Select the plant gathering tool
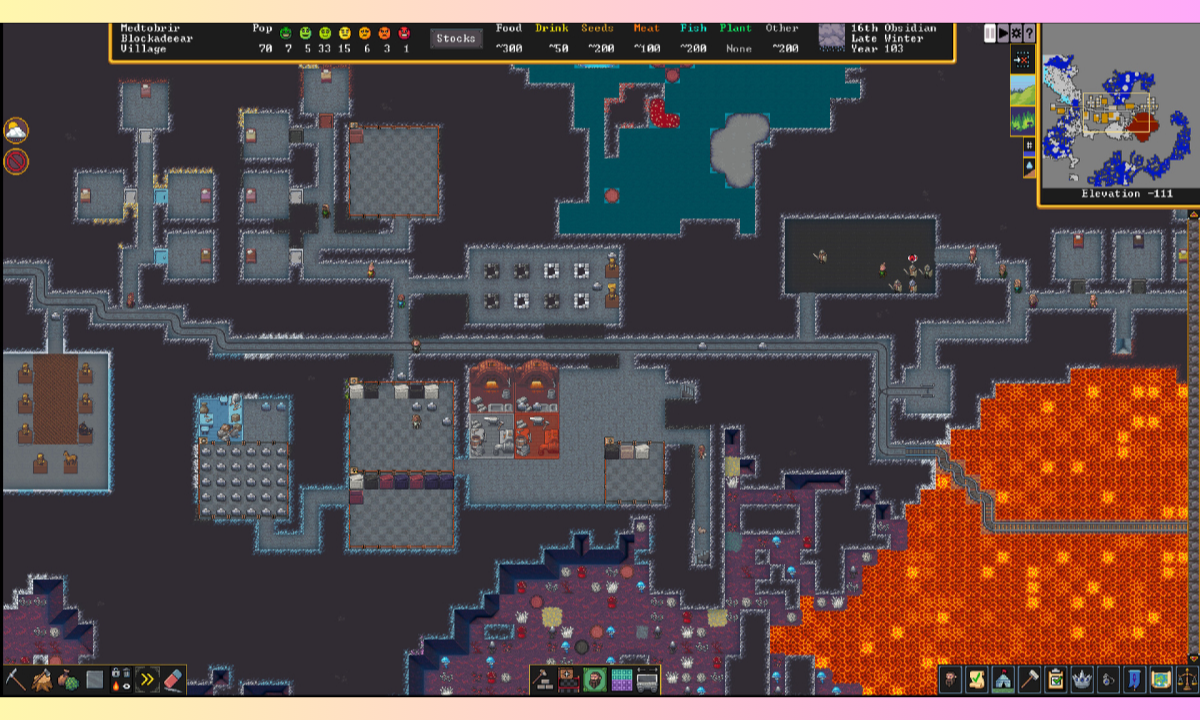This screenshot has height=720, width=1200. coord(68,681)
